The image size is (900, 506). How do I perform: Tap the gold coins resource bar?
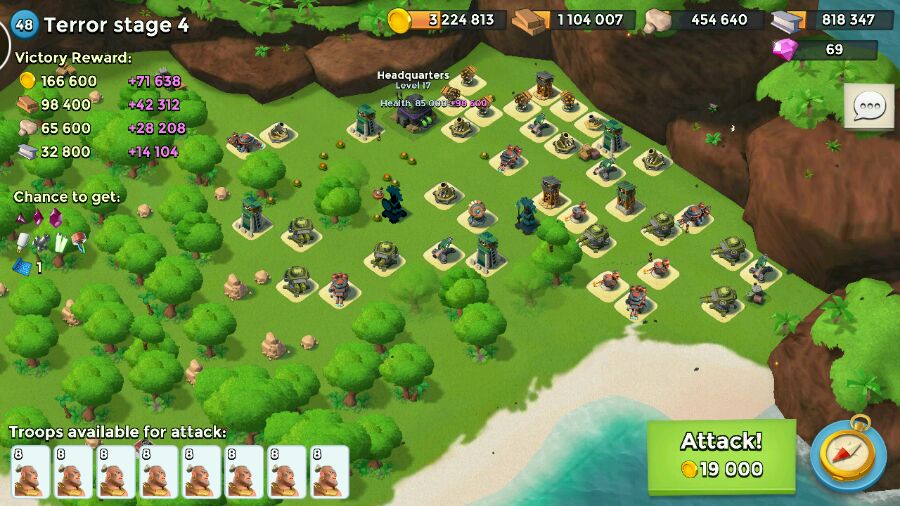click(x=445, y=19)
